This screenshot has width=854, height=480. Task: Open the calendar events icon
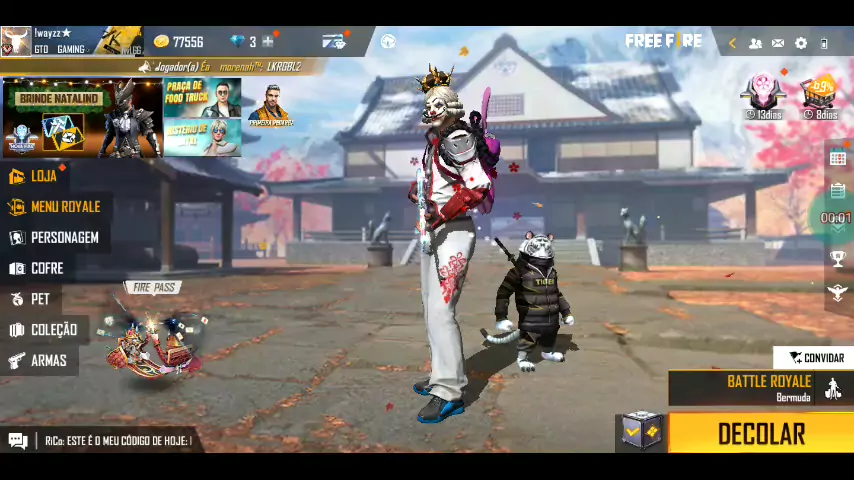(838, 158)
